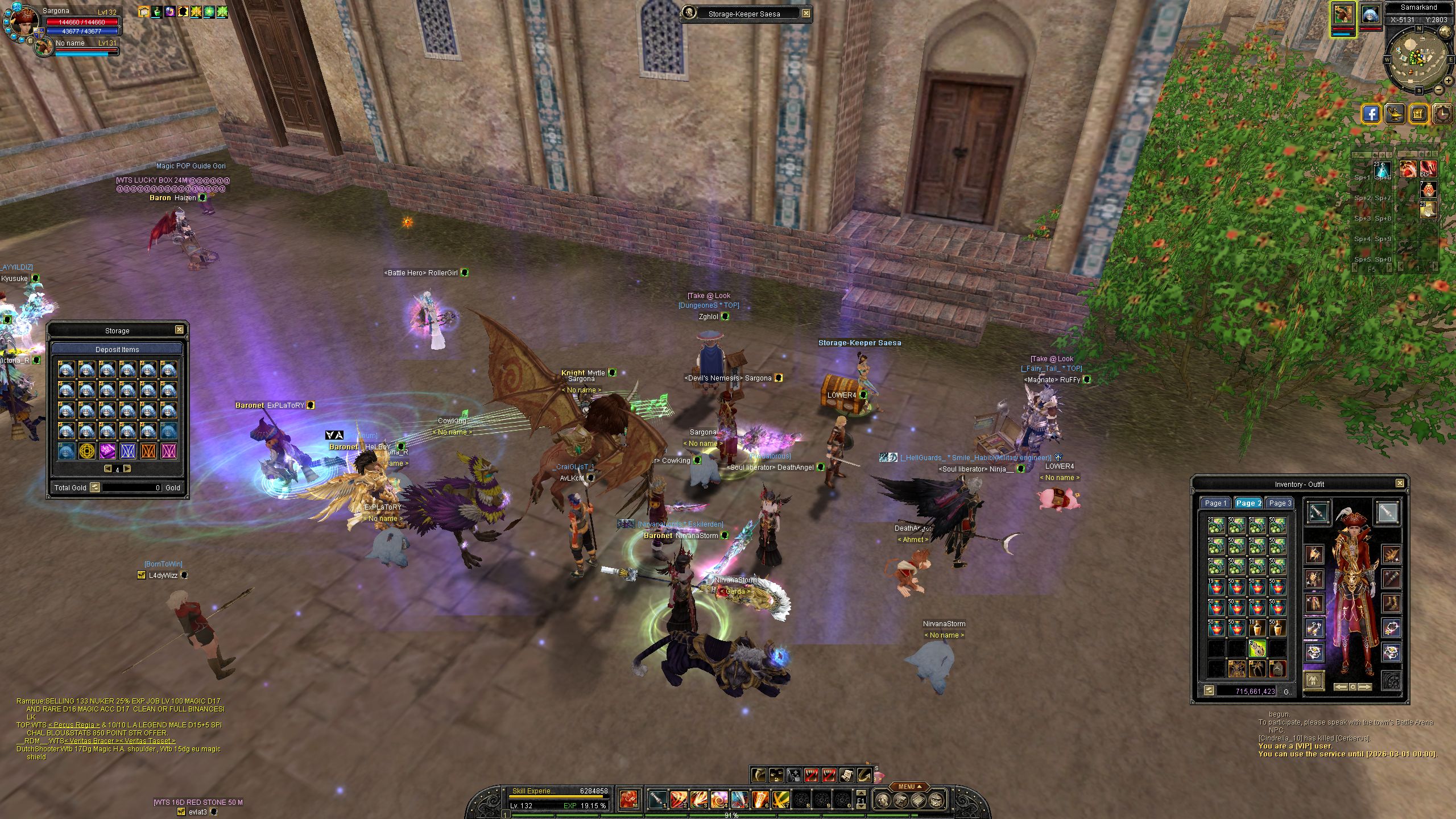Activate the skill in hotbar slot 4

coord(719,800)
